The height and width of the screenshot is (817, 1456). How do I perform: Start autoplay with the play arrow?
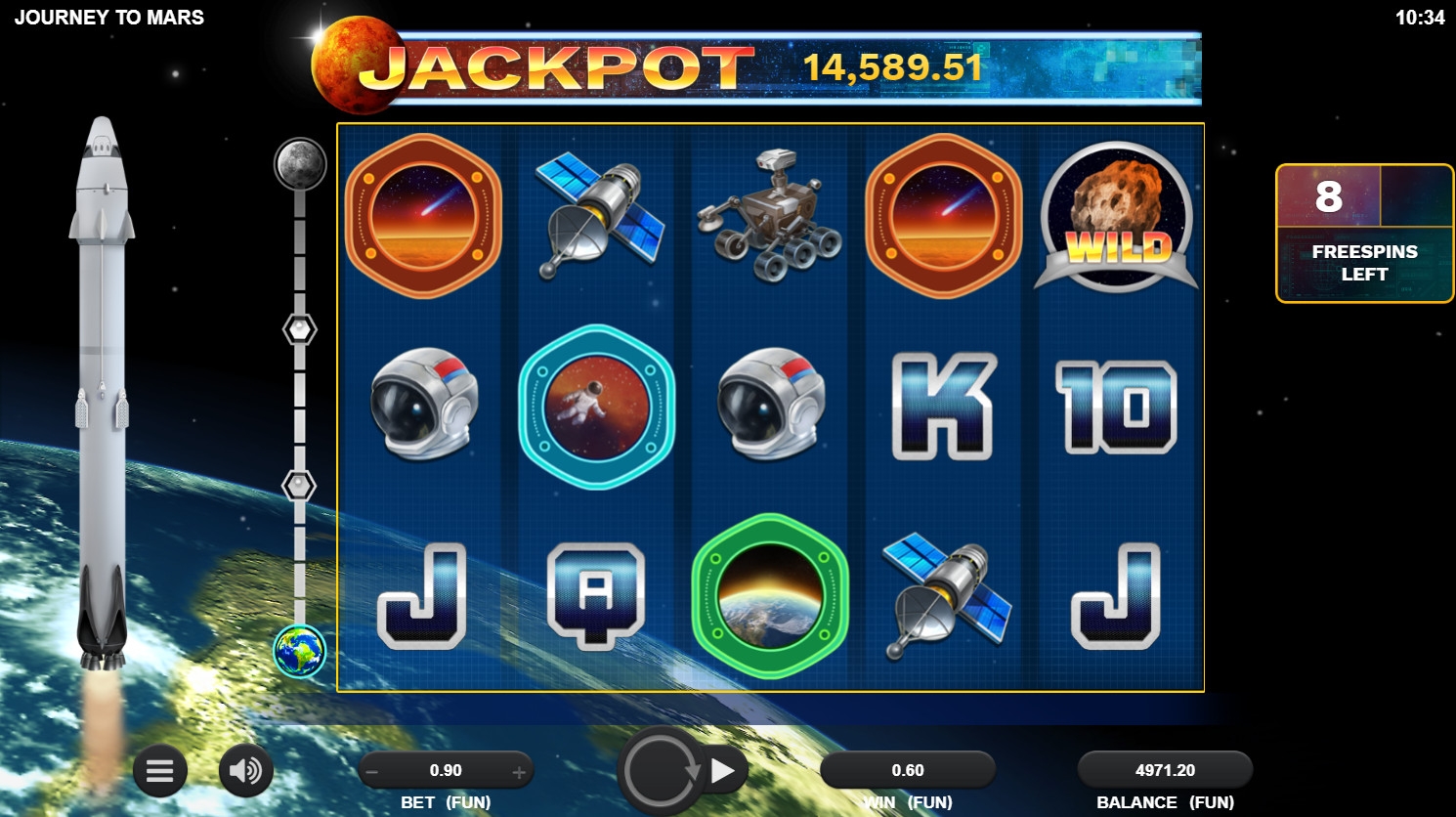click(x=724, y=771)
